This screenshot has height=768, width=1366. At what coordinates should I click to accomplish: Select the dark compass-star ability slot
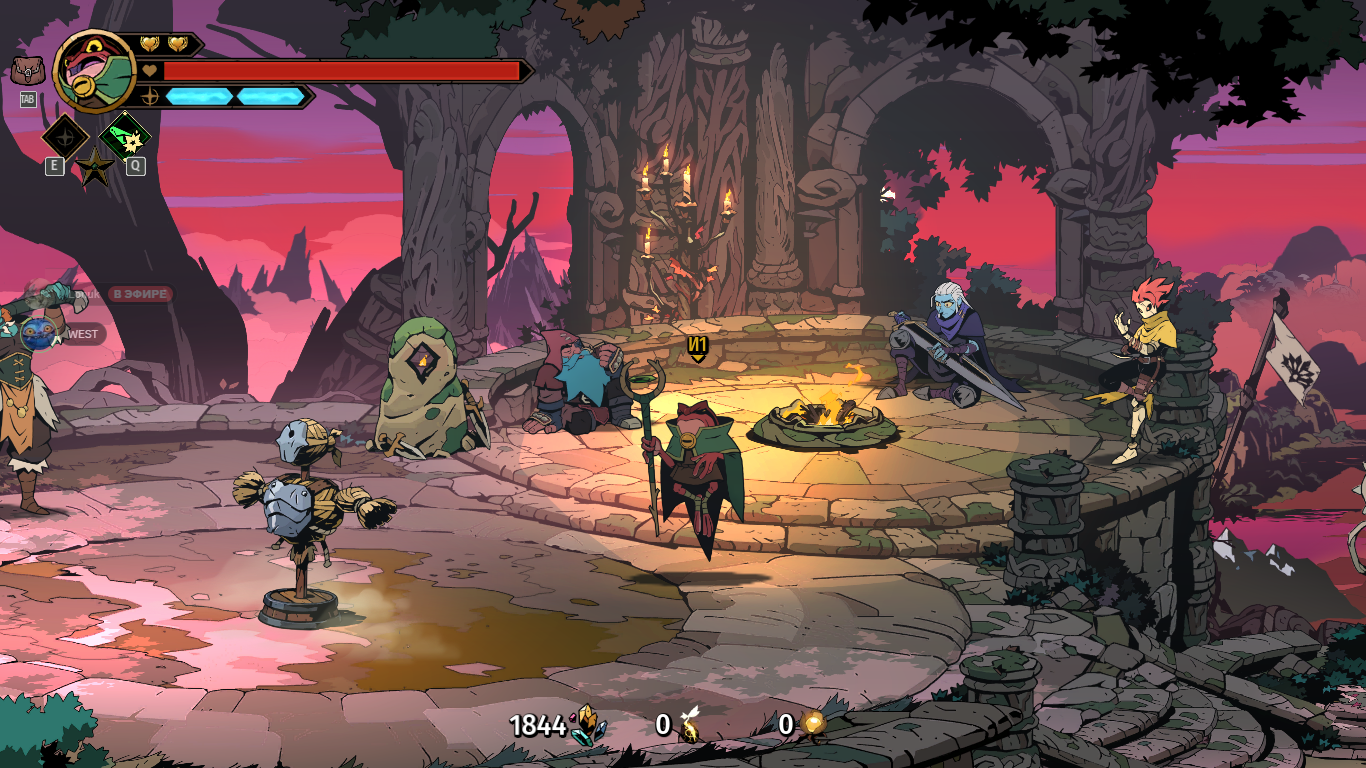(66, 136)
